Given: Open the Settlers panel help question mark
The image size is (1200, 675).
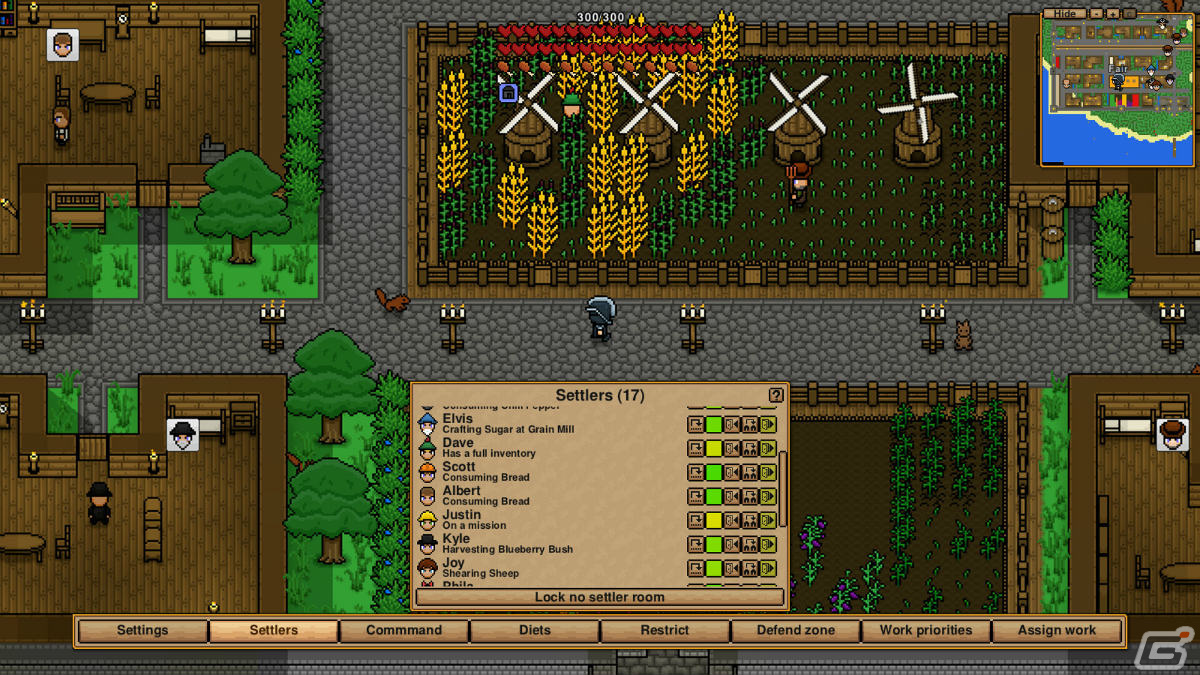Looking at the screenshot, I should tap(776, 396).
